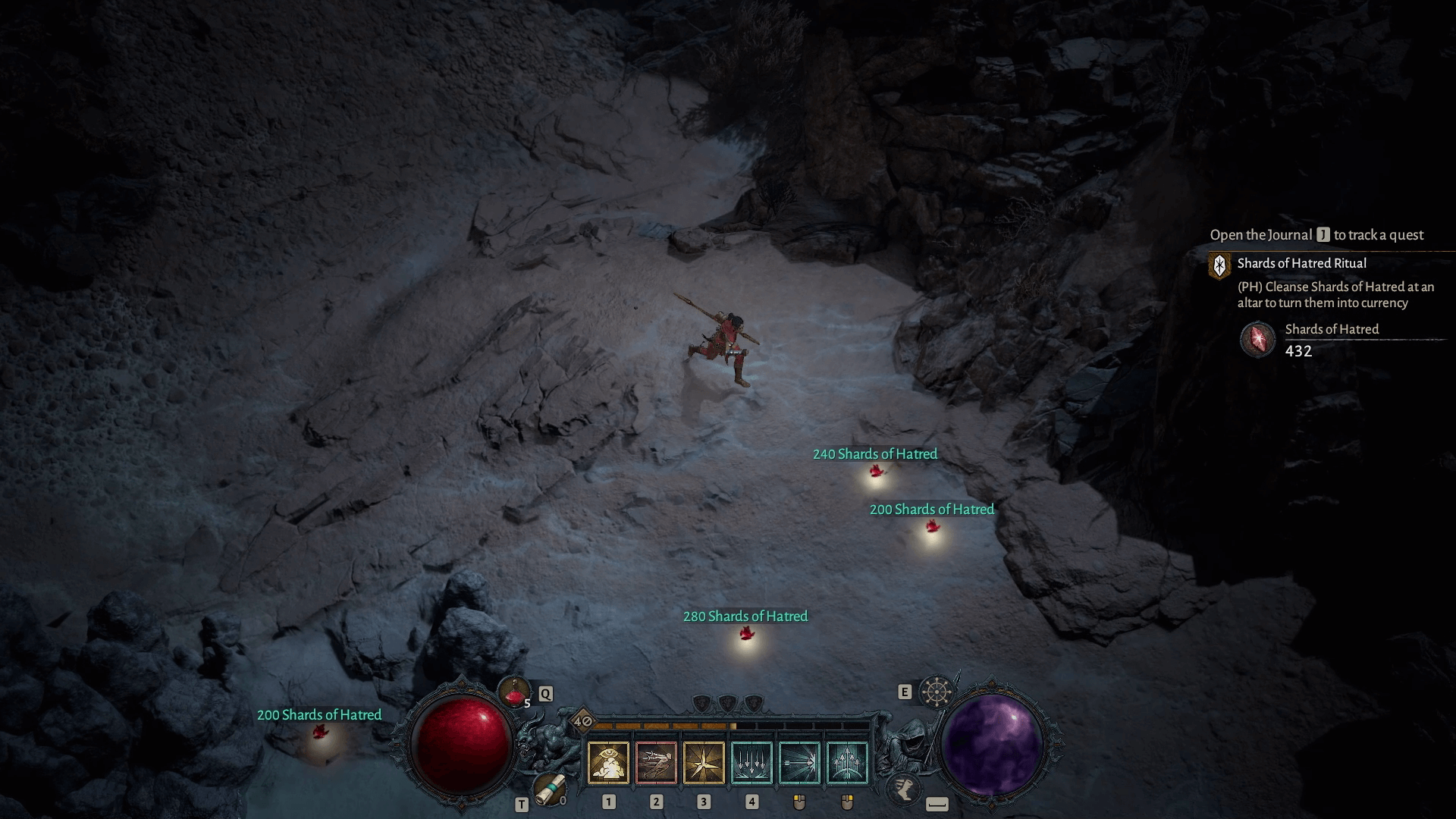Select the single piercing arrow skill
Image resolution: width=1456 pixels, height=819 pixels.
coord(799,762)
